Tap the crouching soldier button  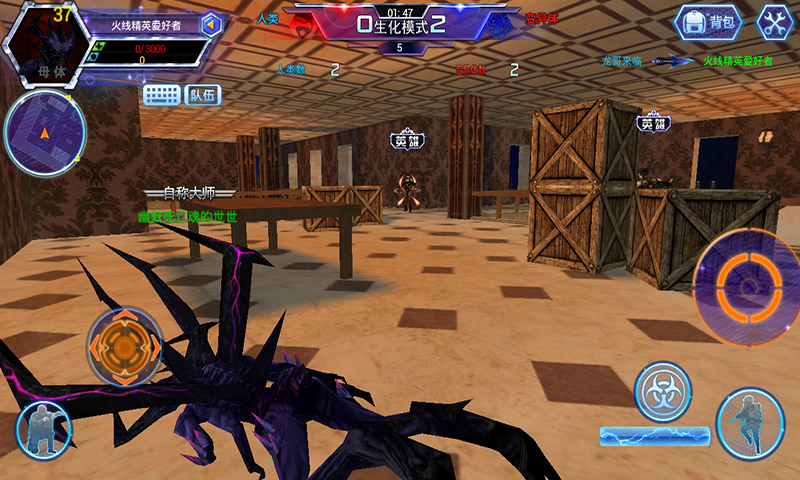coord(43,431)
